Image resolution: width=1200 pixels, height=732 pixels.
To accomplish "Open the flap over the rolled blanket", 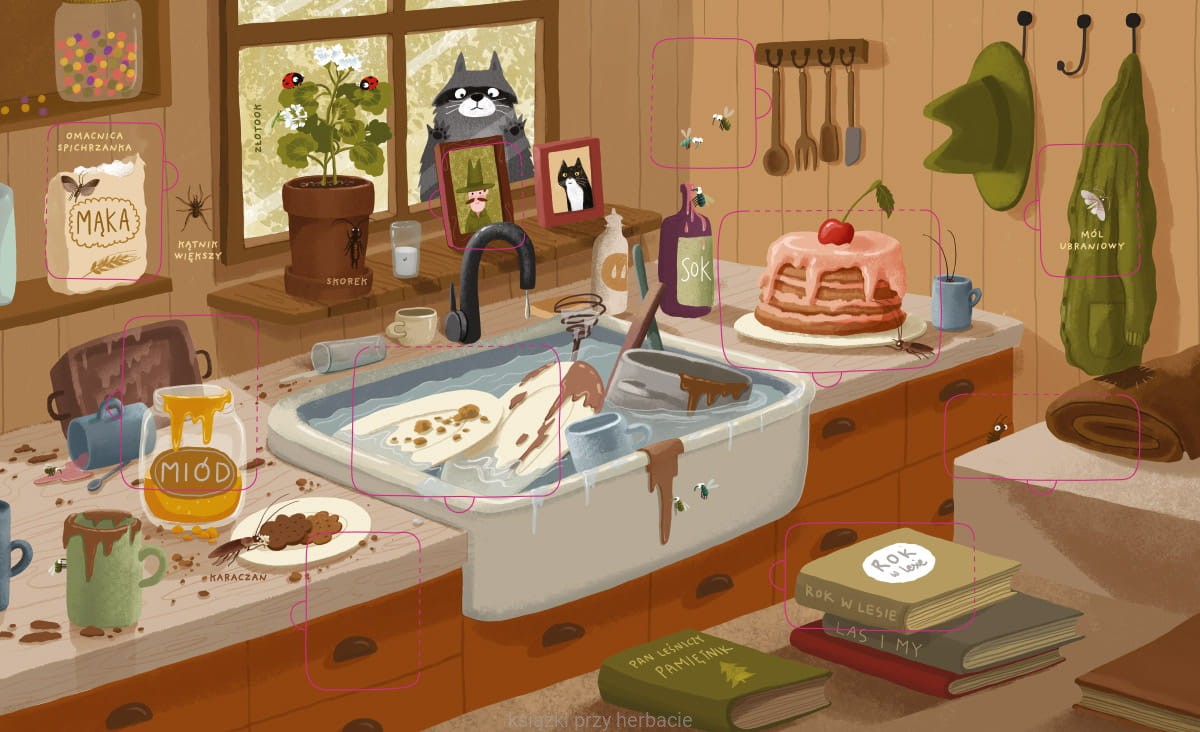I will point(1041,436).
